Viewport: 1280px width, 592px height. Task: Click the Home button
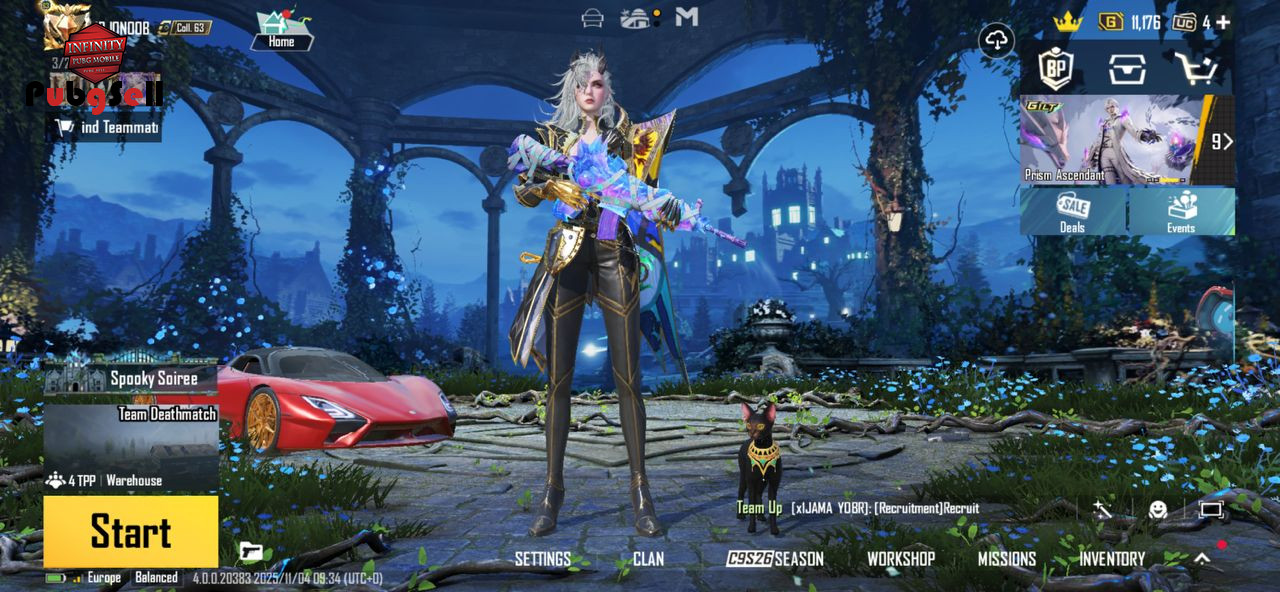pyautogui.click(x=281, y=31)
